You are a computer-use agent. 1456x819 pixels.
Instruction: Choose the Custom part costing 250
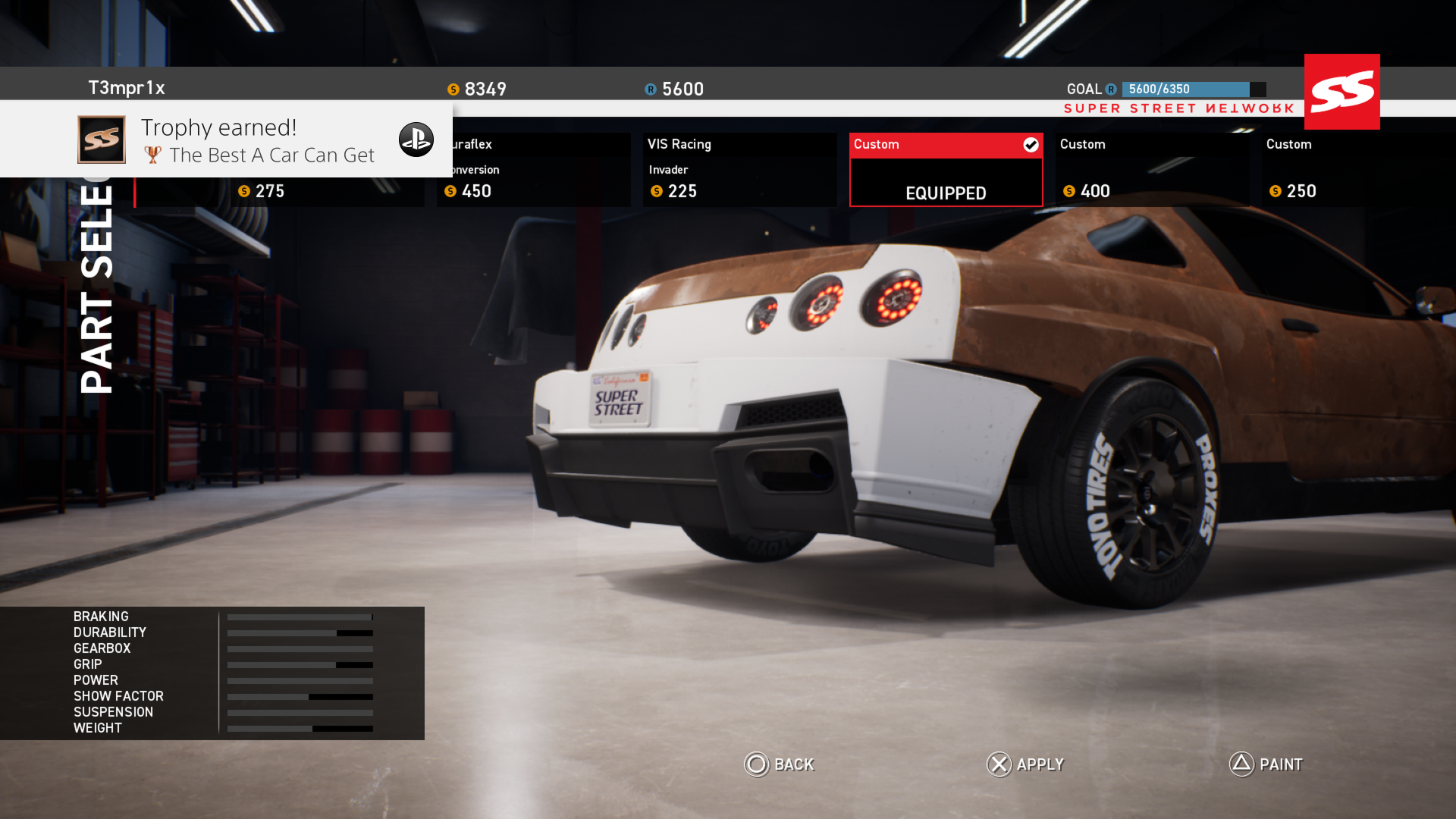pos(1358,171)
